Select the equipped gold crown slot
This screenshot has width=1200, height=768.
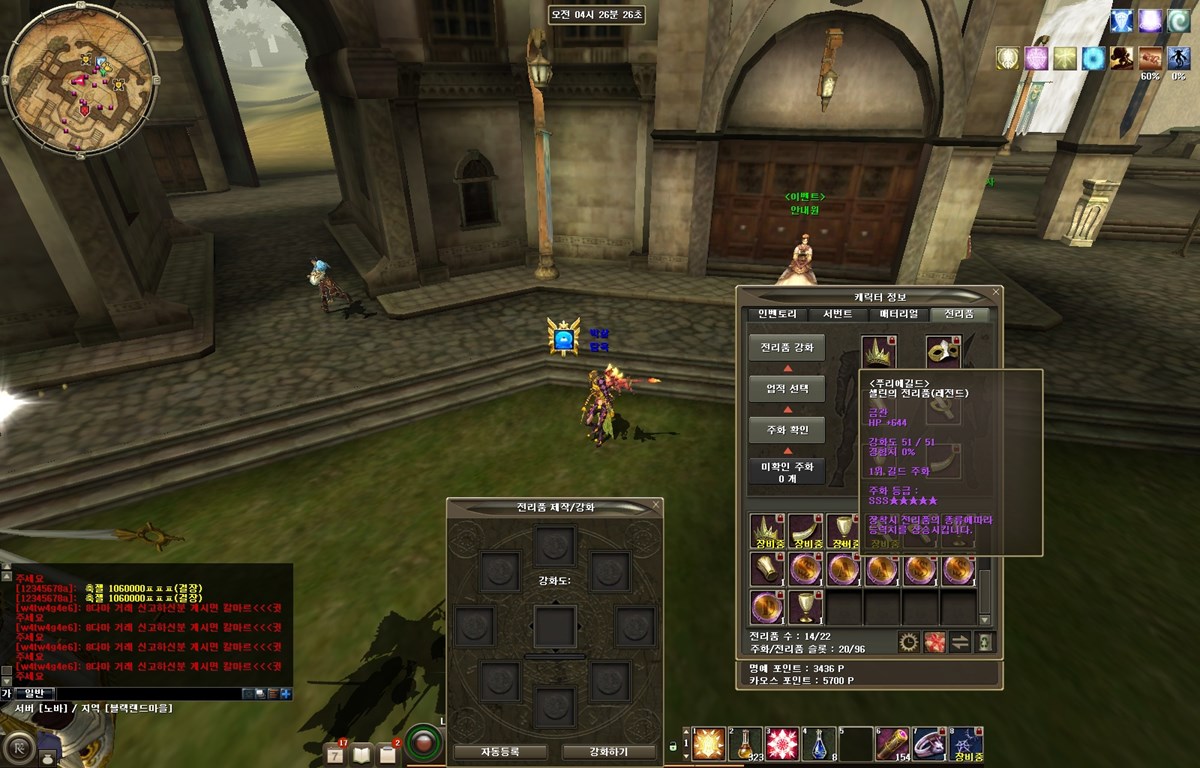pyautogui.click(x=879, y=352)
